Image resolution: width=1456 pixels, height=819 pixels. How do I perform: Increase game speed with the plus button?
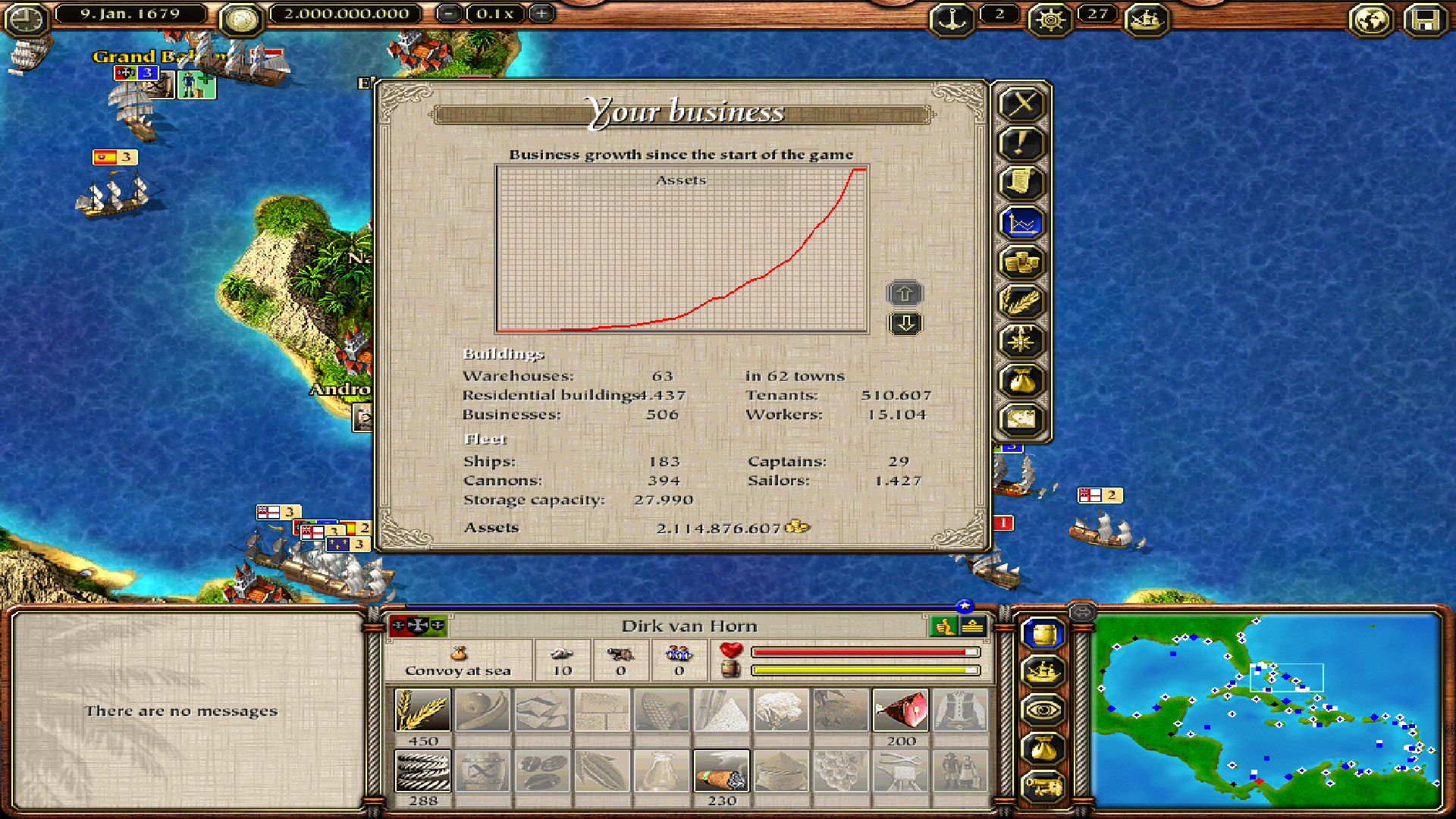coord(541,14)
